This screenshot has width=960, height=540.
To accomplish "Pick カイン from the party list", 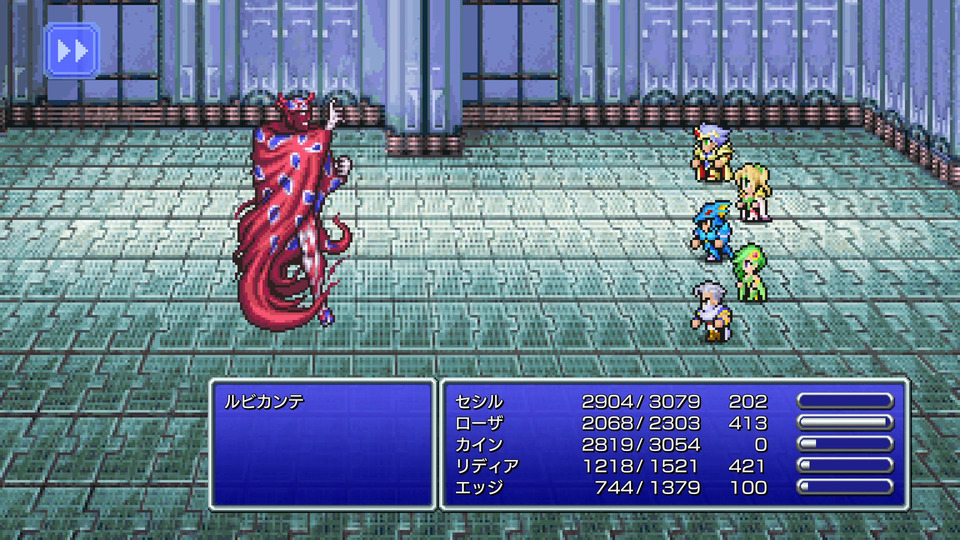I will click(x=480, y=444).
